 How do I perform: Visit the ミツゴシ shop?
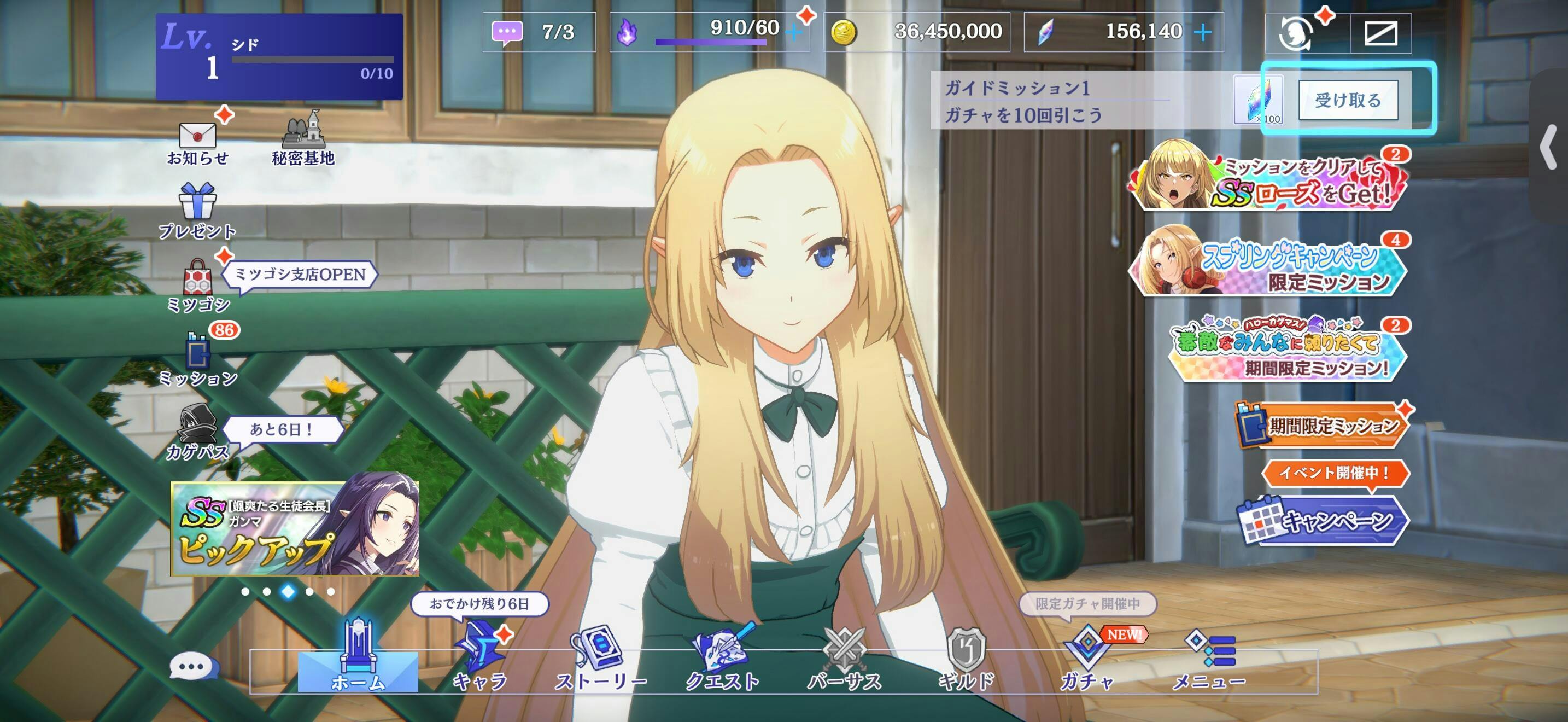click(x=198, y=285)
